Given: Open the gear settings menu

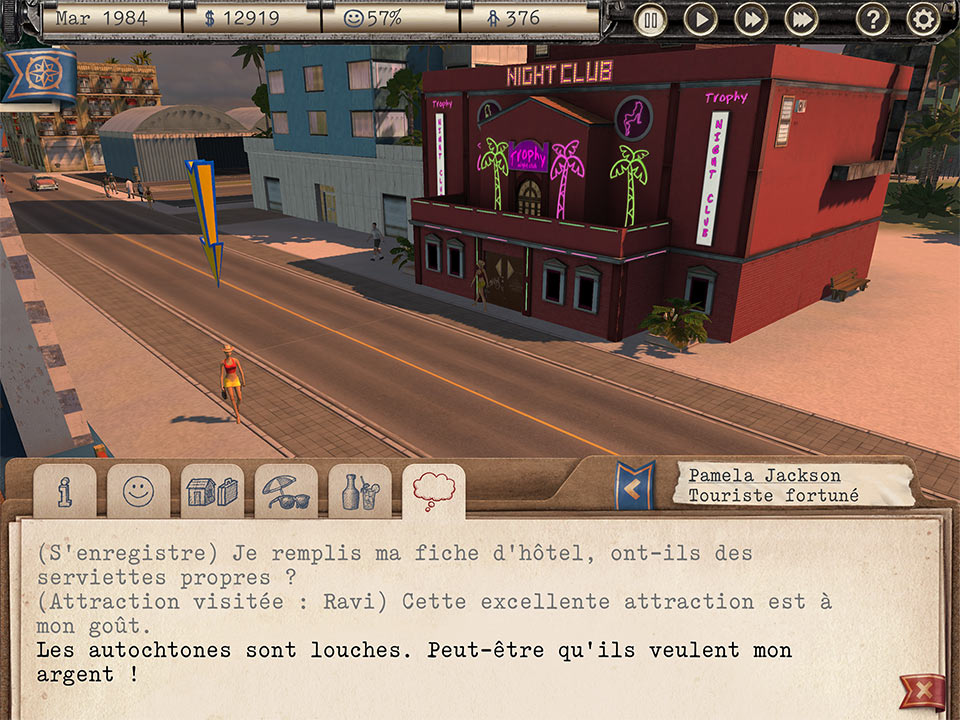Looking at the screenshot, I should tap(922, 19).
